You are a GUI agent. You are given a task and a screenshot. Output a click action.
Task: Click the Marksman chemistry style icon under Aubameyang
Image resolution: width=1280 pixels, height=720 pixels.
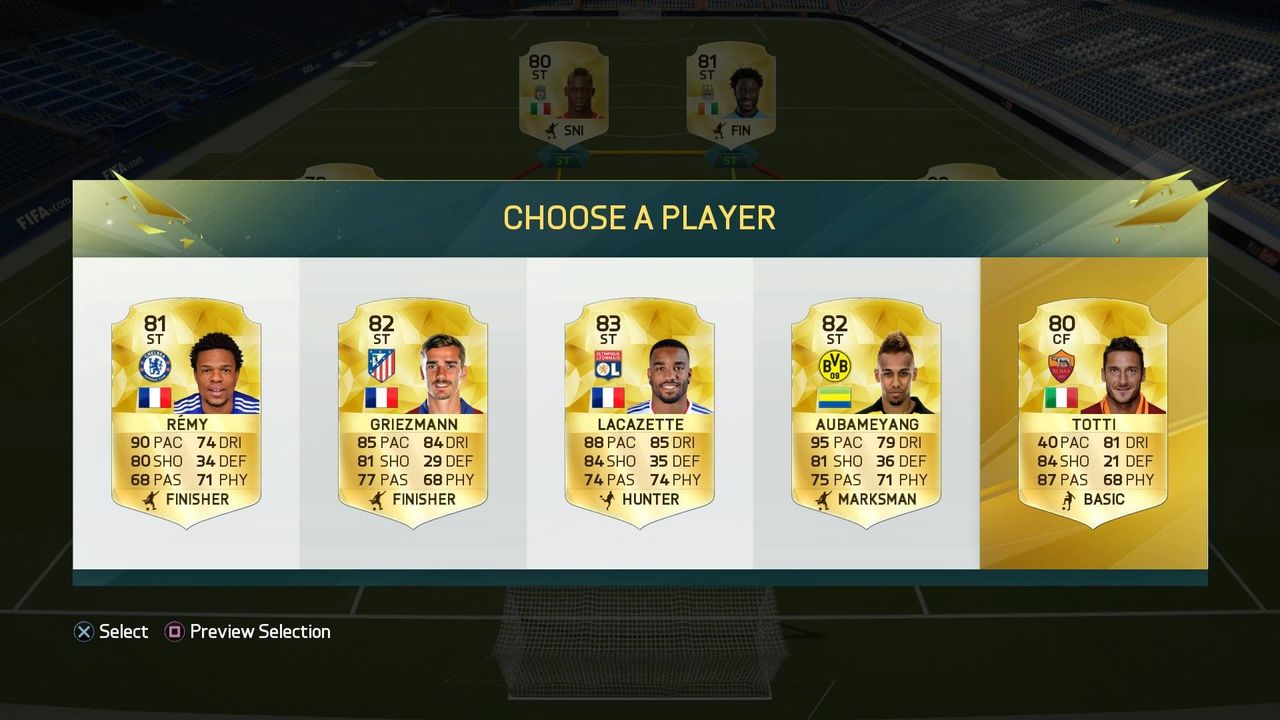[826, 498]
